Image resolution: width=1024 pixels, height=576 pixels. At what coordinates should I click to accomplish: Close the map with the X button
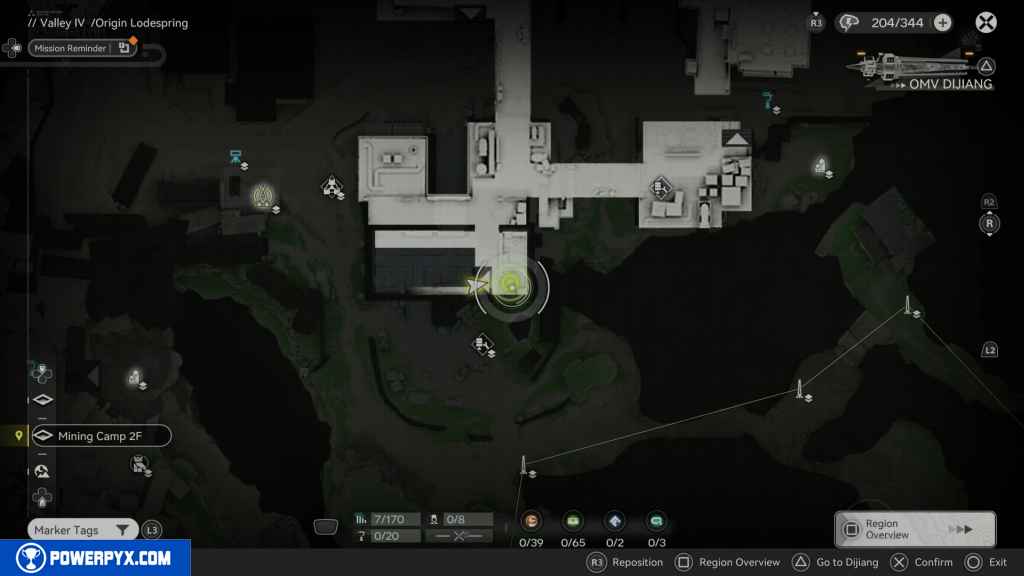coord(986,23)
